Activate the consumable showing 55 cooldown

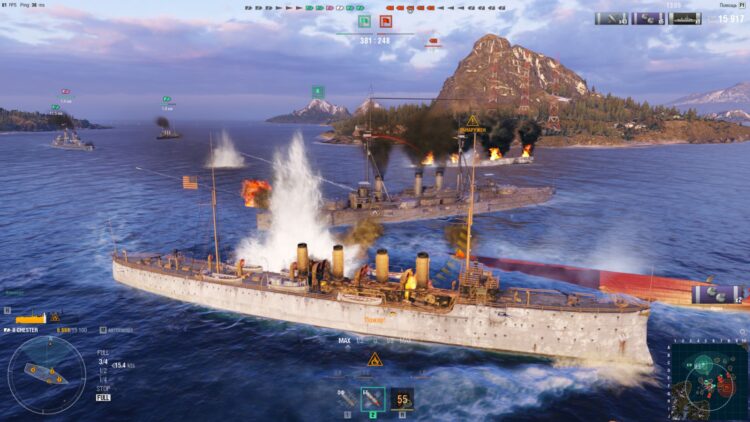click(x=402, y=399)
